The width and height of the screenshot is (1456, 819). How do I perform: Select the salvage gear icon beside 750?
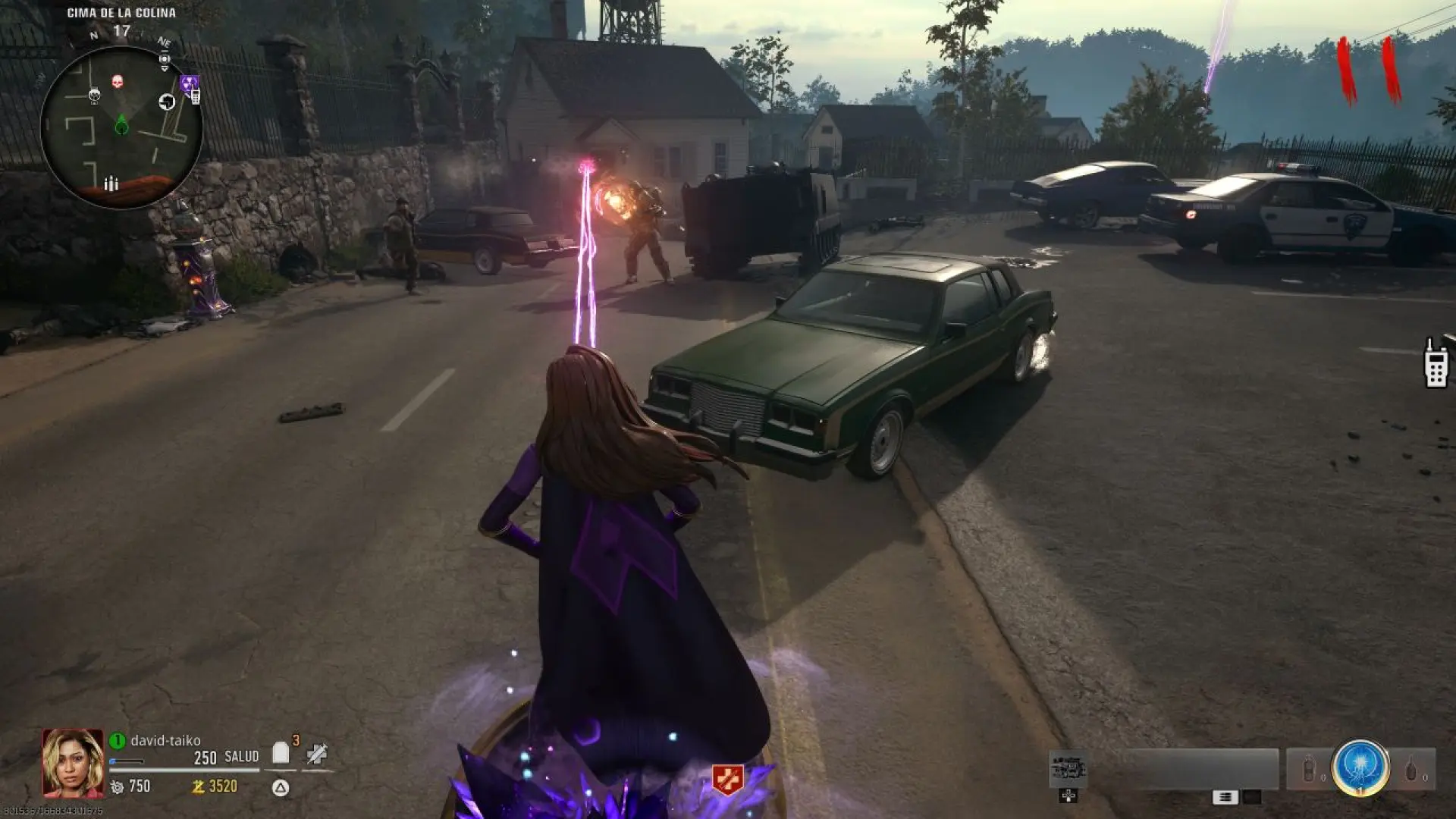tap(117, 787)
